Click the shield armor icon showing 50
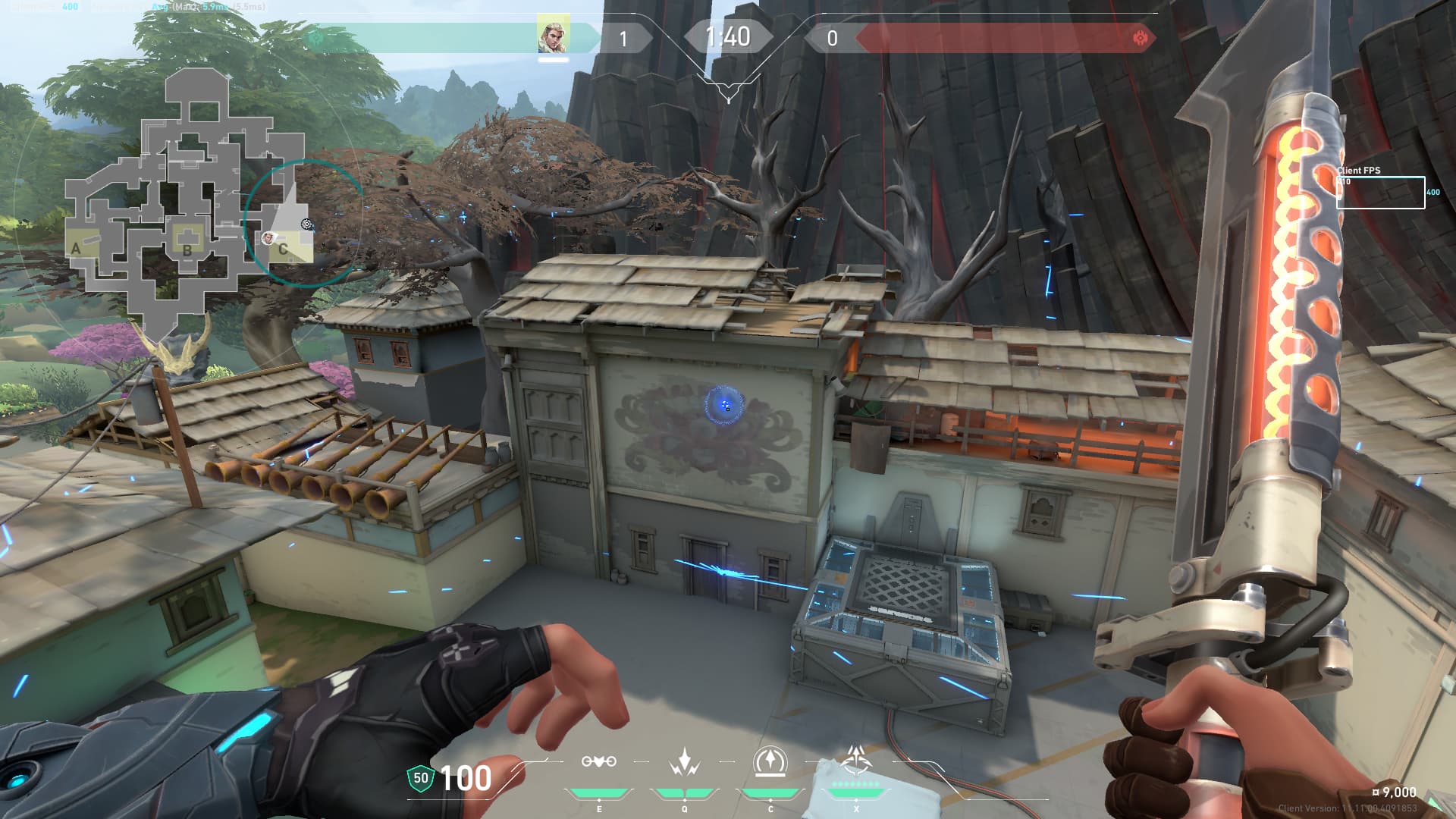Screen dimensions: 1456x819 (420, 777)
